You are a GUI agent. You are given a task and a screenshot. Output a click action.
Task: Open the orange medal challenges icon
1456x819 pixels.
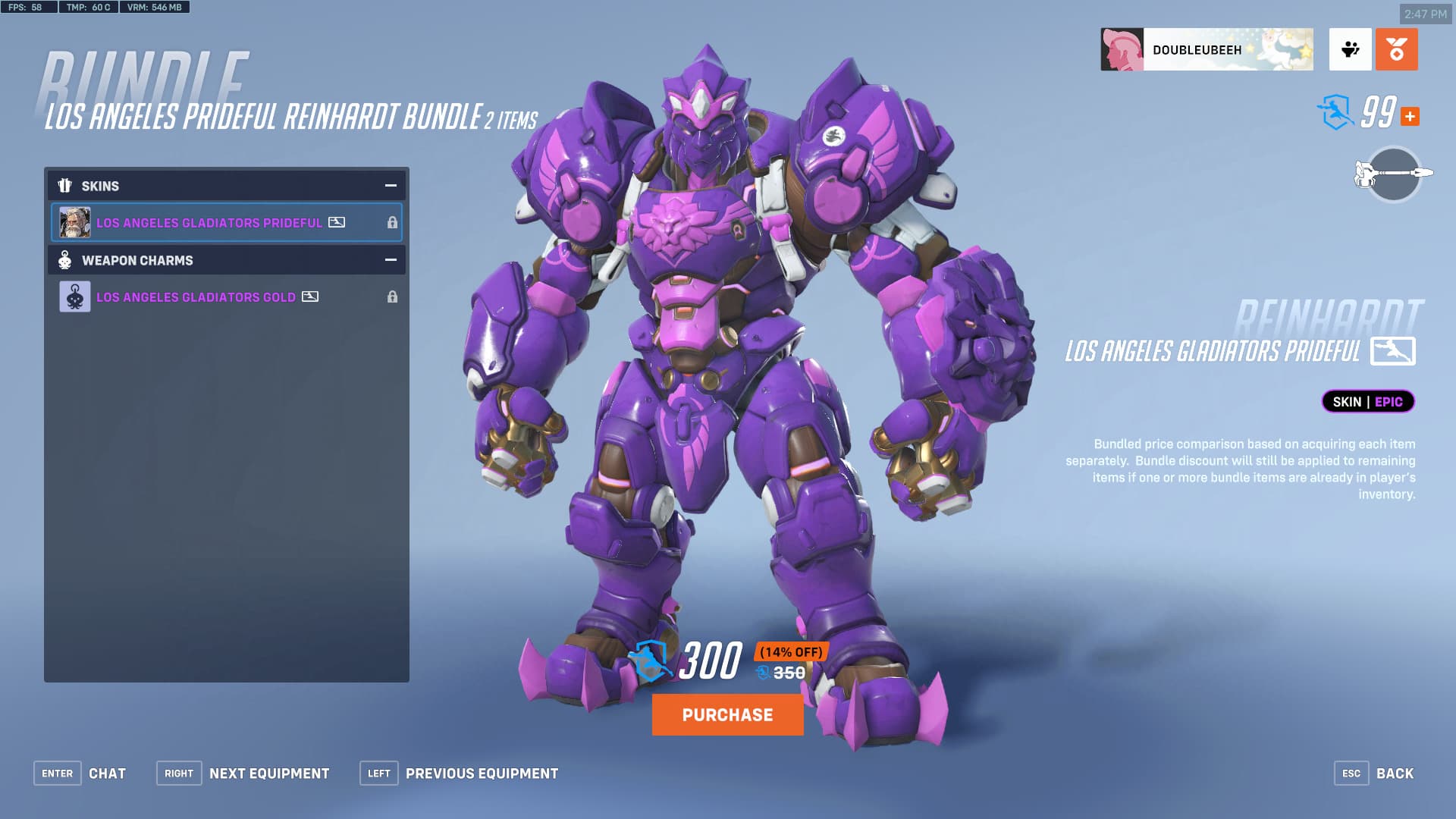pyautogui.click(x=1396, y=50)
